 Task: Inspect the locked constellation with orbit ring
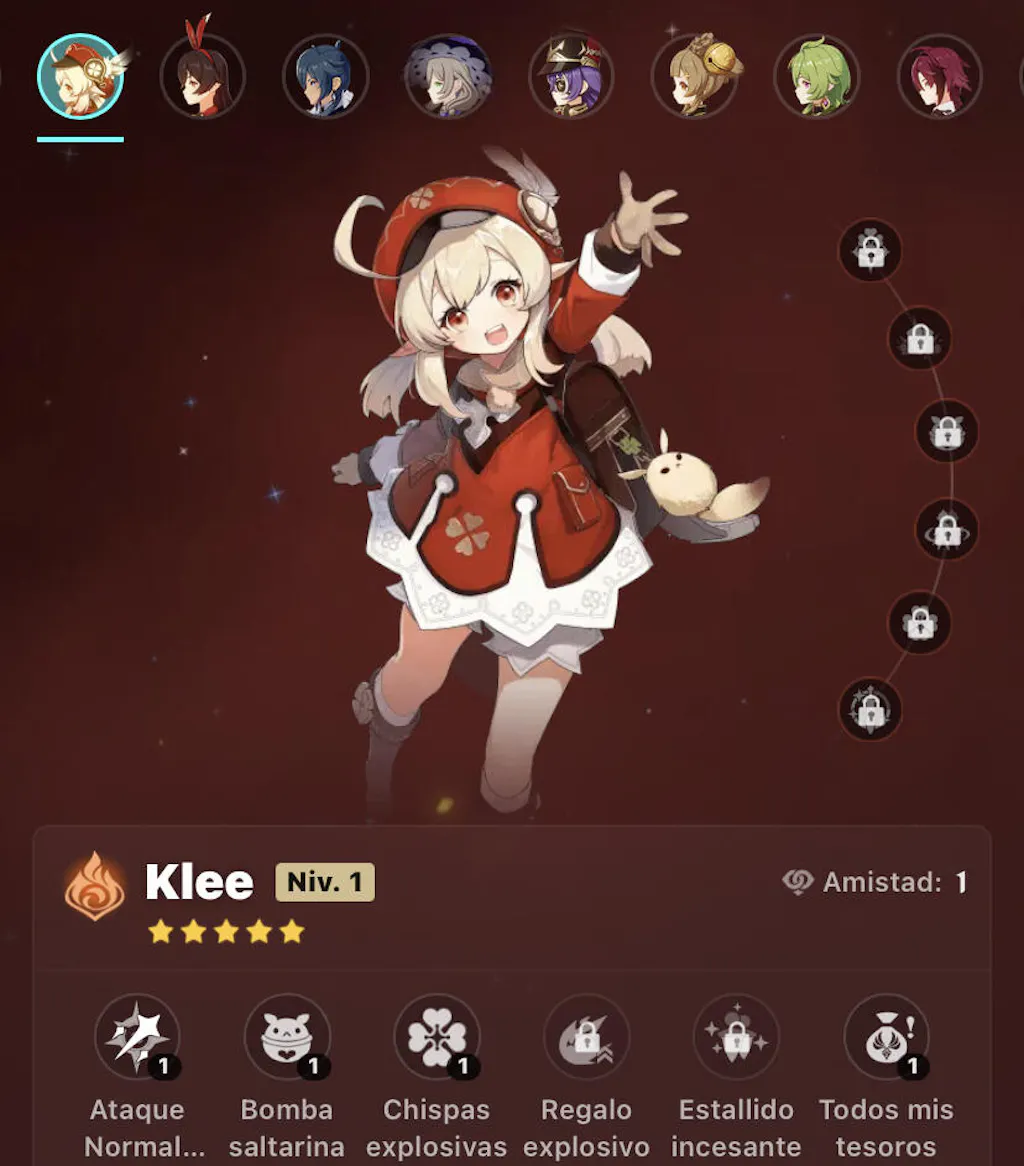pos(947,530)
